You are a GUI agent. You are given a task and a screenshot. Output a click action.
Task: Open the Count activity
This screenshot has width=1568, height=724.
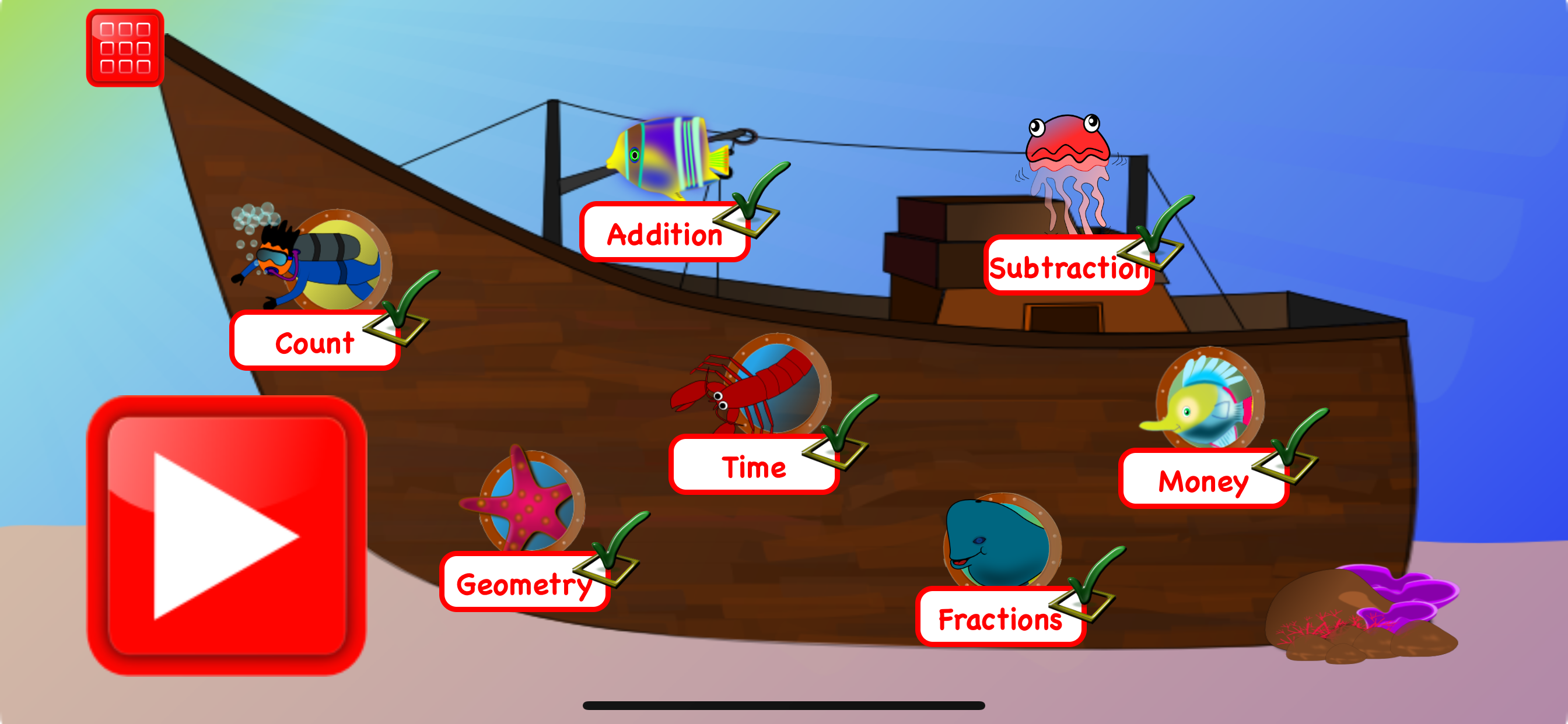pyautogui.click(x=314, y=343)
